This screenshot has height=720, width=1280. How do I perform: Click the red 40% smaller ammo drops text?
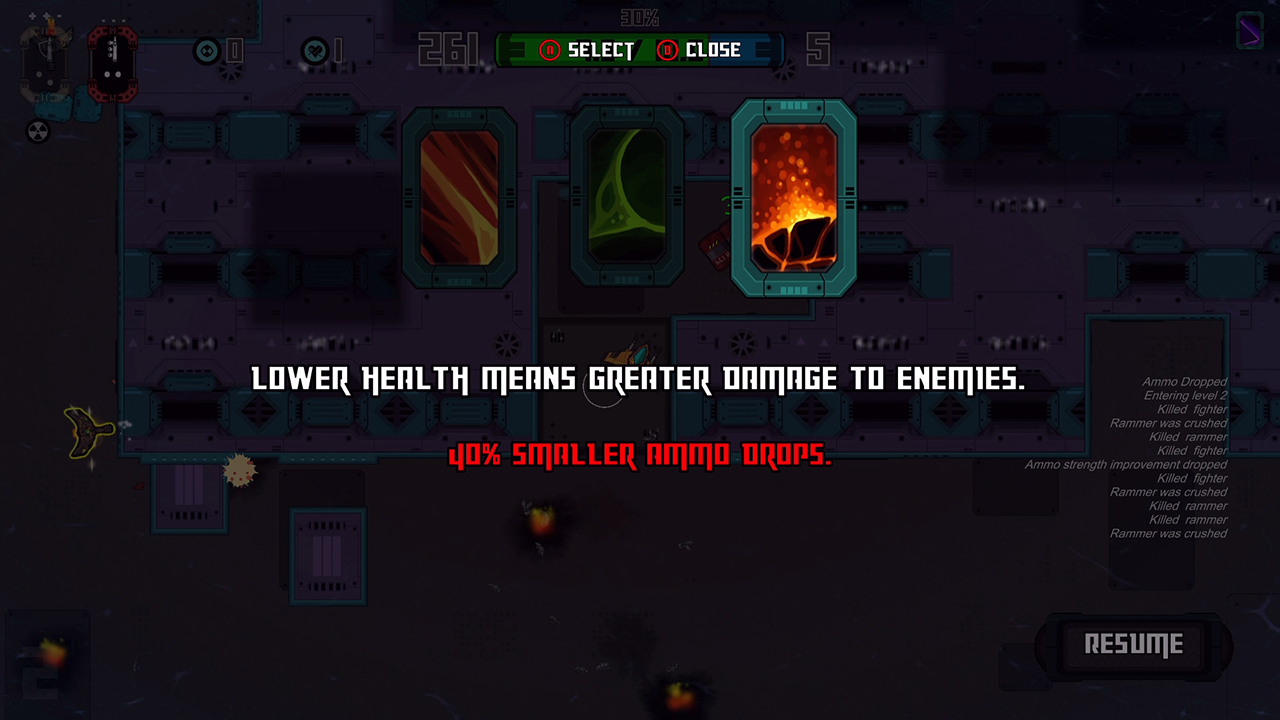640,457
